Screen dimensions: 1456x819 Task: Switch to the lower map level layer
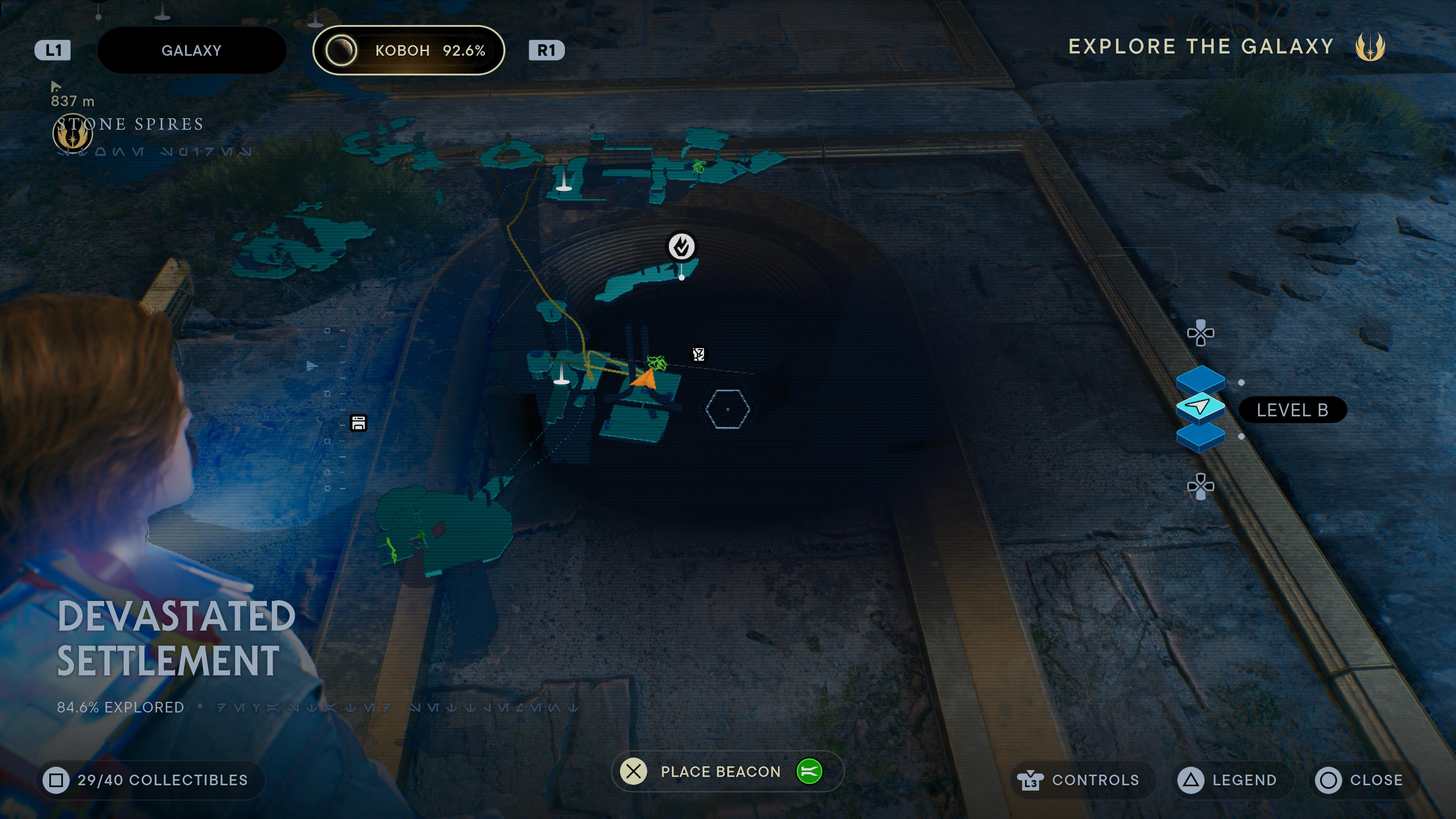pos(1200,438)
